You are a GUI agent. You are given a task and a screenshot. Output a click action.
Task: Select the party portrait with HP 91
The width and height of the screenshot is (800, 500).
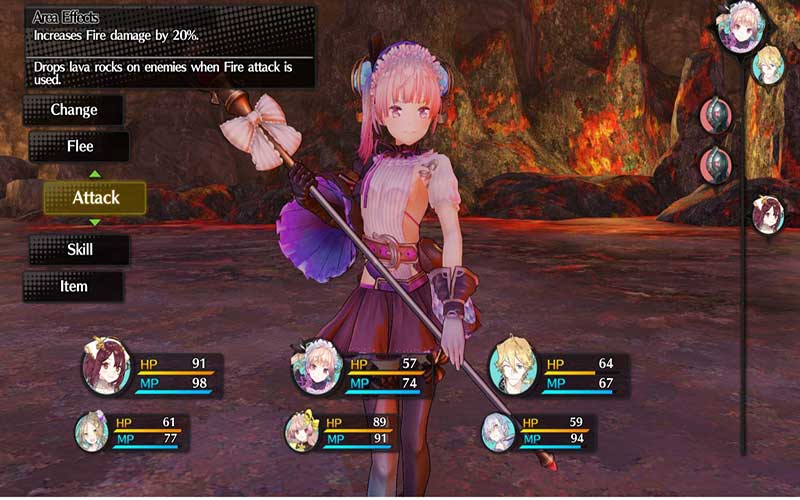106,372
